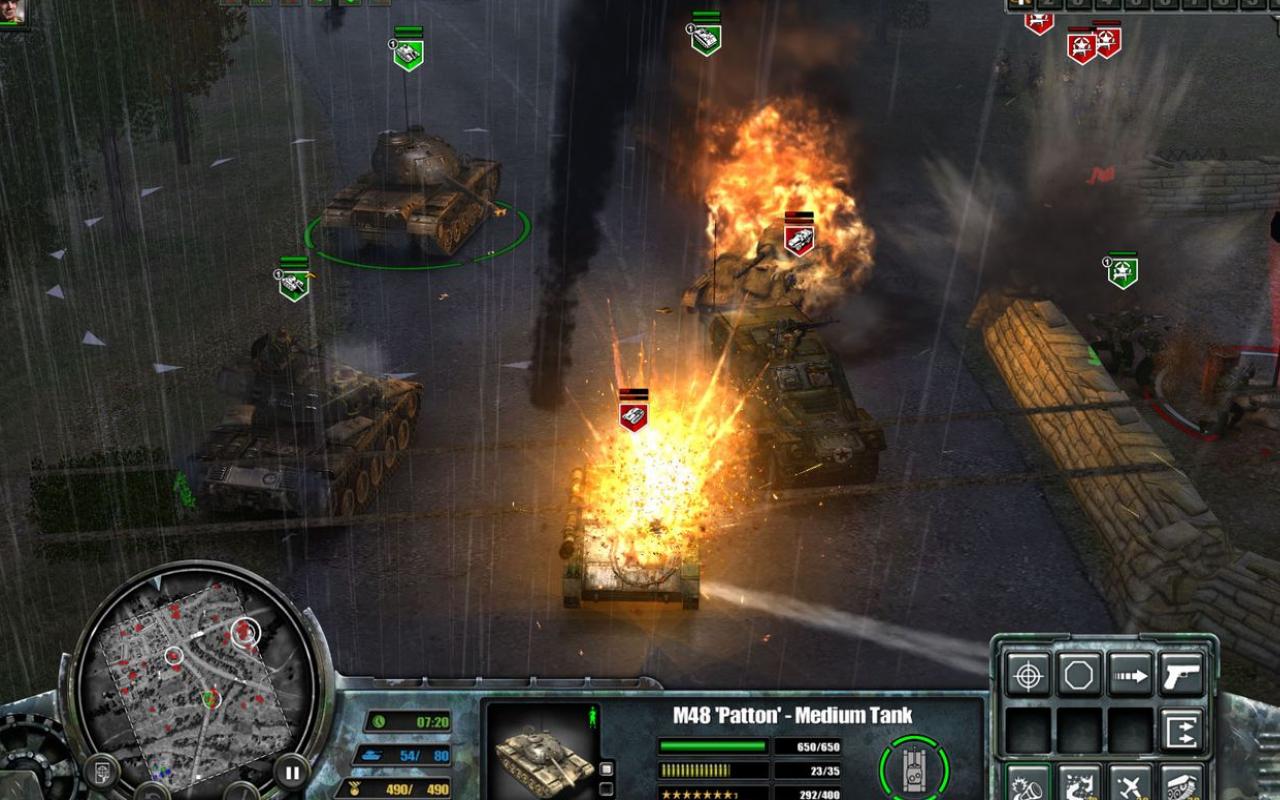Toggle the lower square beside the tank portrait
Image resolution: width=1280 pixels, height=800 pixels.
606,787
